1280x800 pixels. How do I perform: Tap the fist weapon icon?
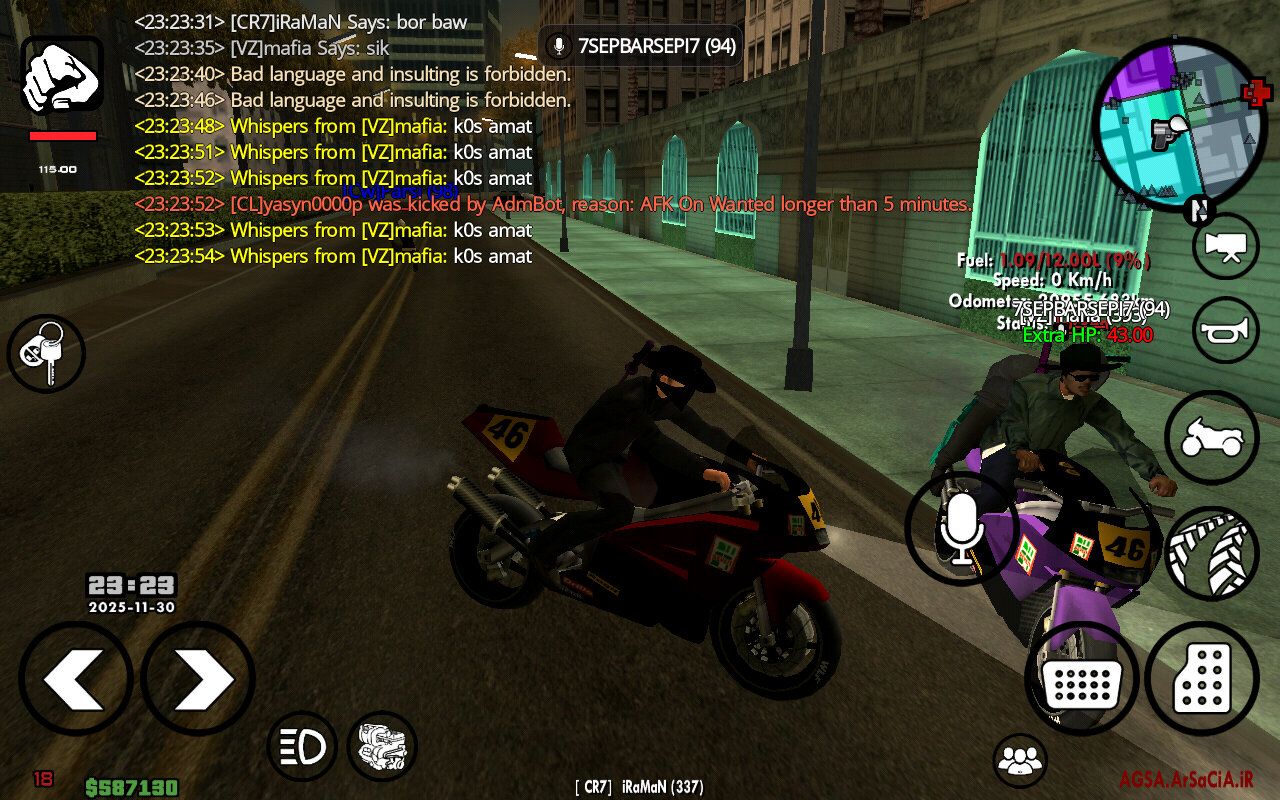tap(62, 77)
